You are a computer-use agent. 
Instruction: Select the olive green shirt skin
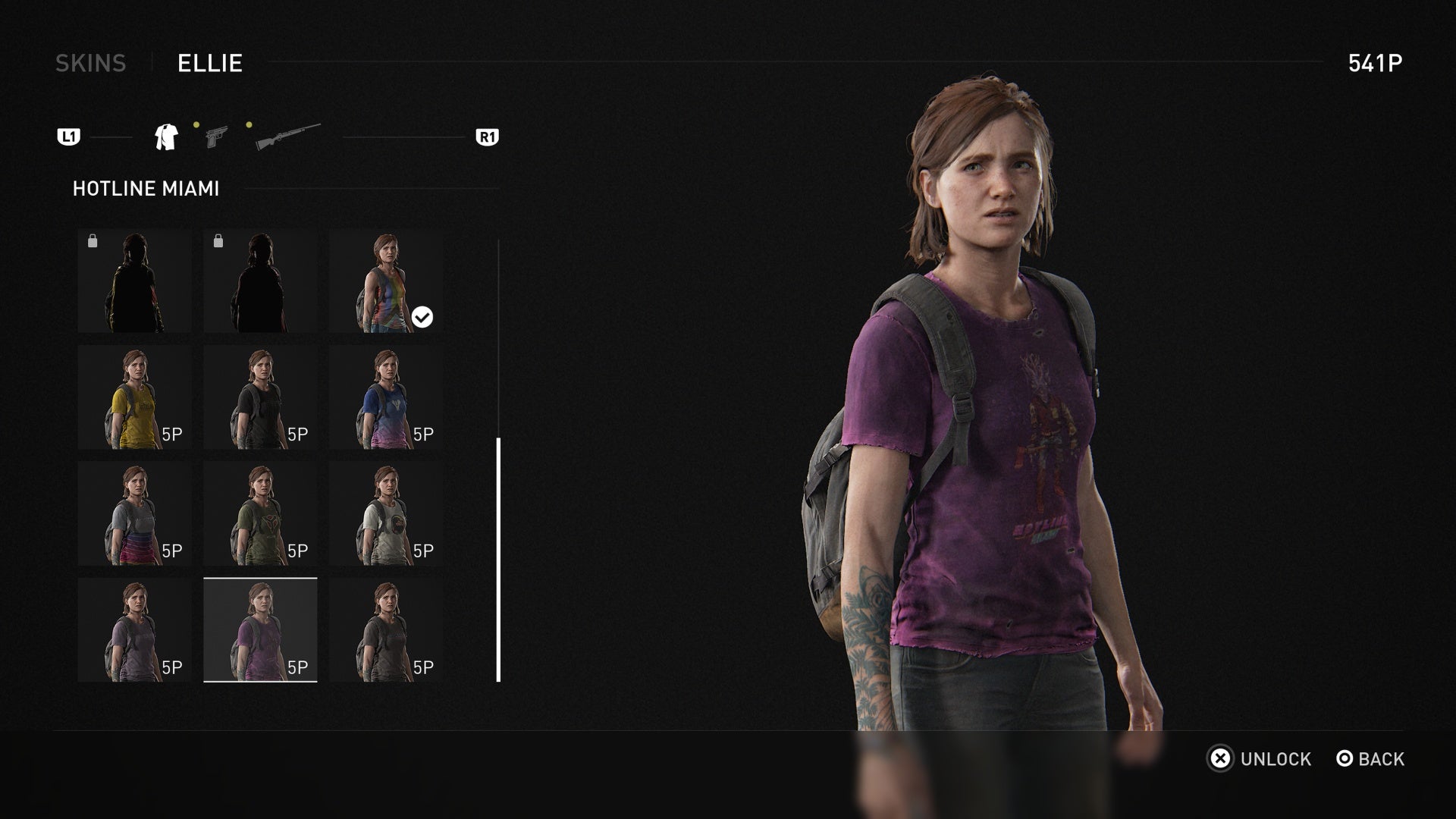tap(261, 513)
